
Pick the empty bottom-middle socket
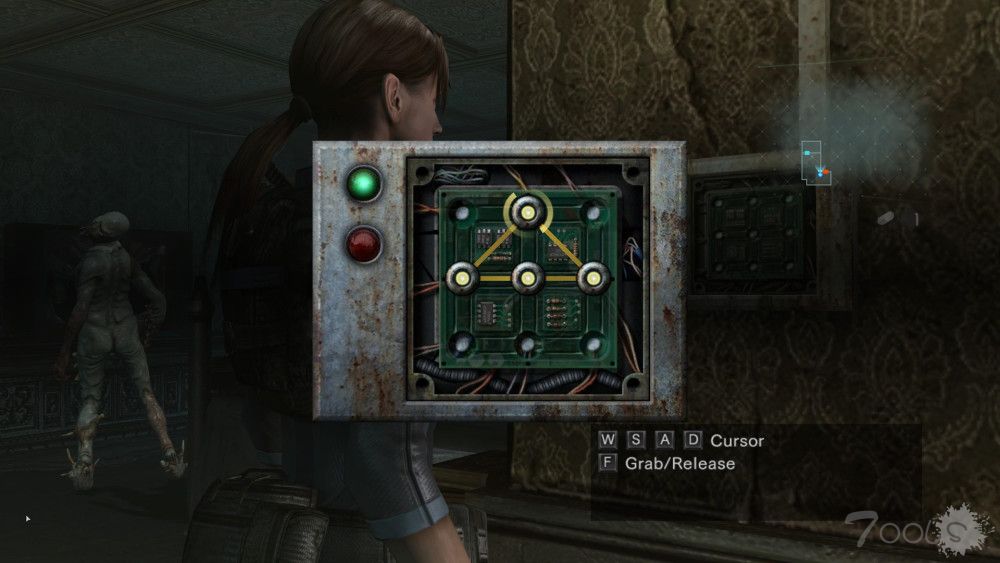527,345
